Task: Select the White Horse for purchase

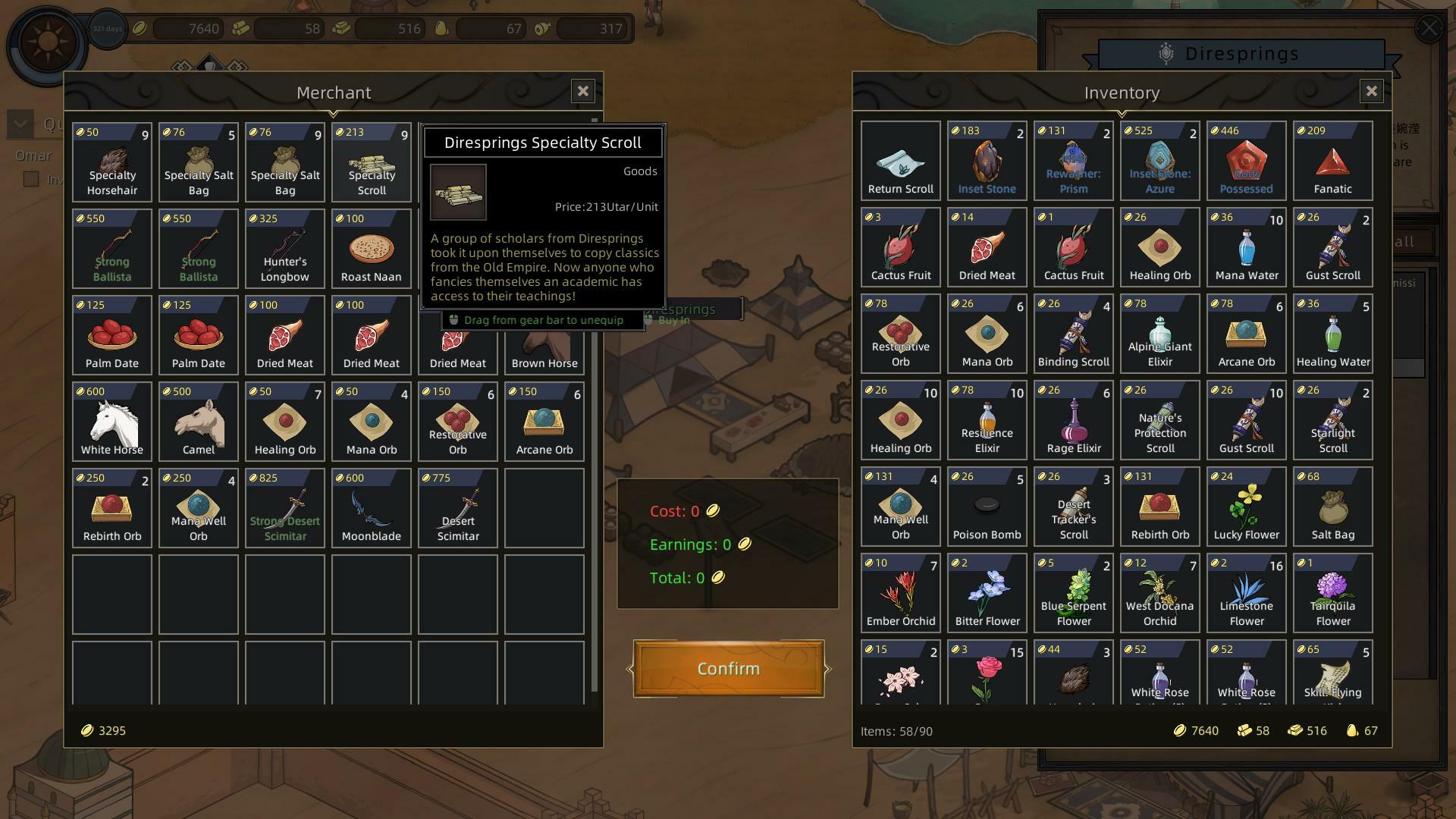Action: 112,422
